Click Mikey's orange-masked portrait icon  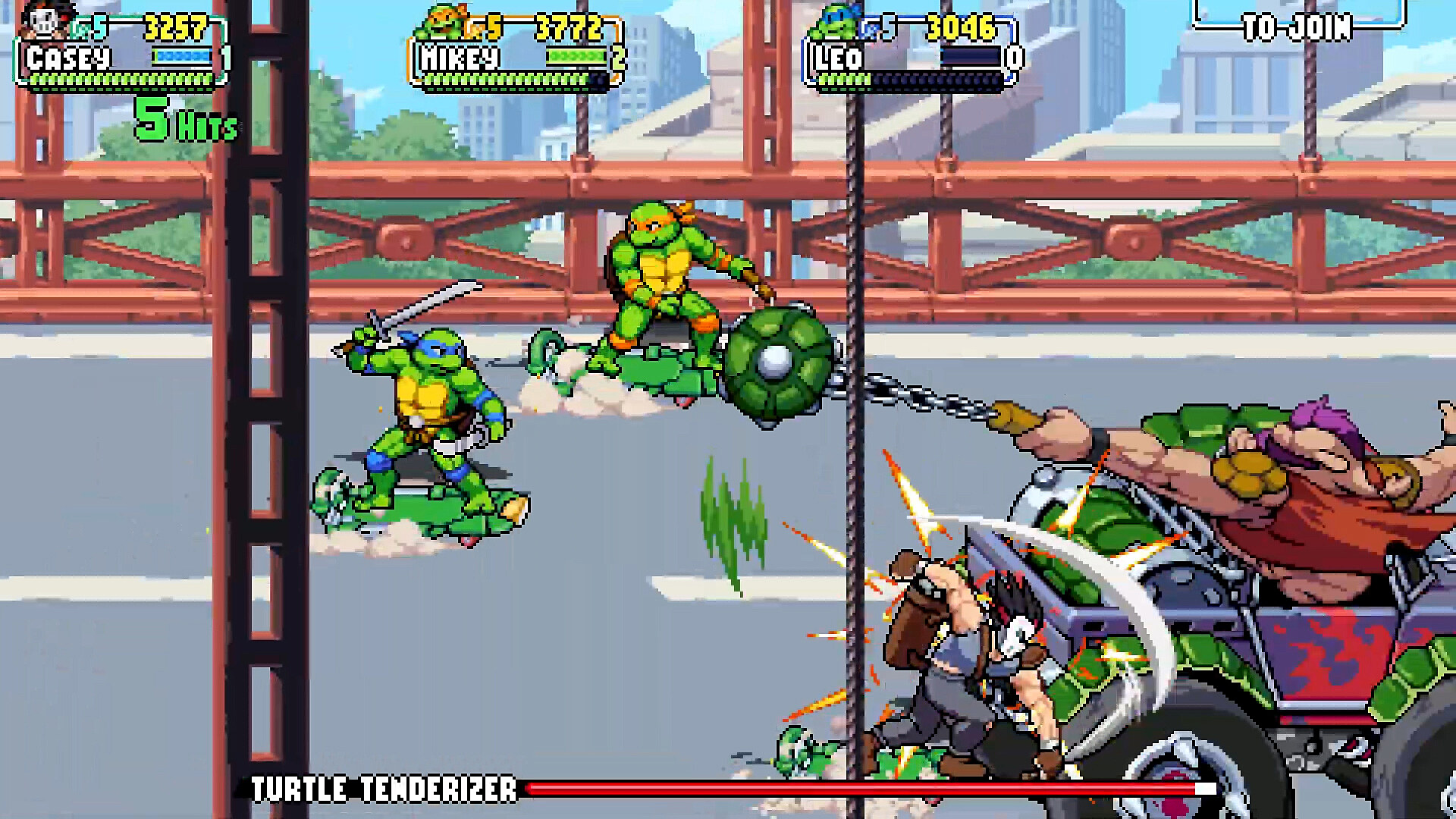coord(444,23)
